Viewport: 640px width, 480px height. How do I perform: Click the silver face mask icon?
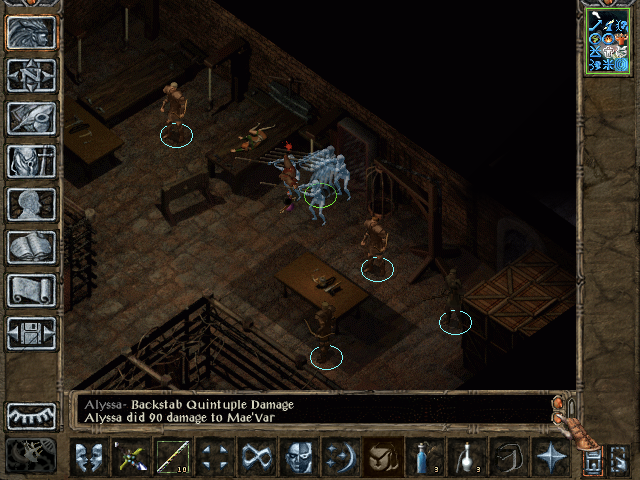299,457
